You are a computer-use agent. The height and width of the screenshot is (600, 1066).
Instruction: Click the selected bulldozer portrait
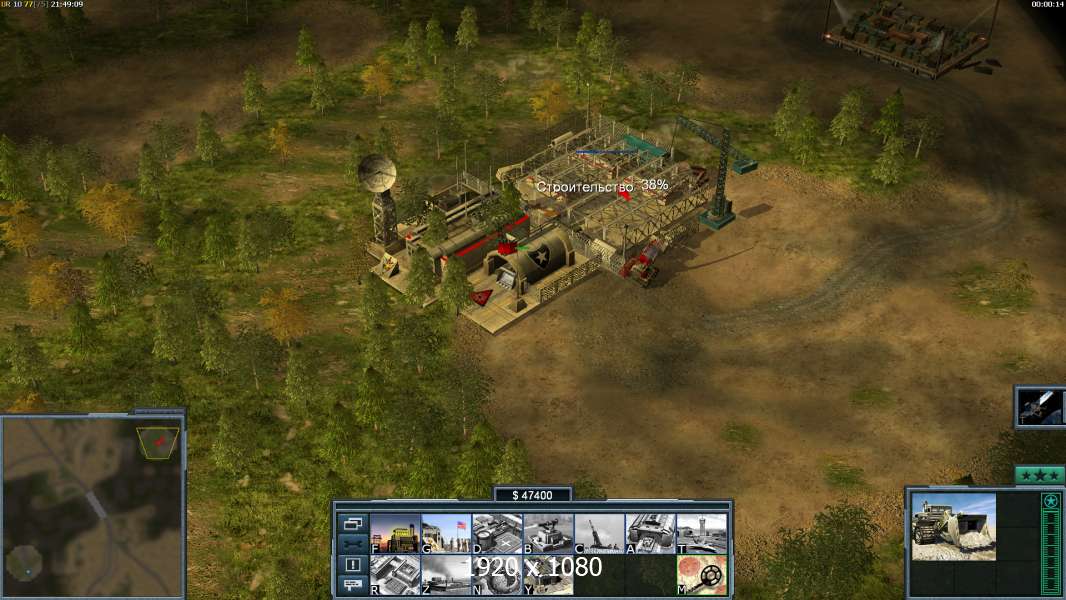point(953,526)
